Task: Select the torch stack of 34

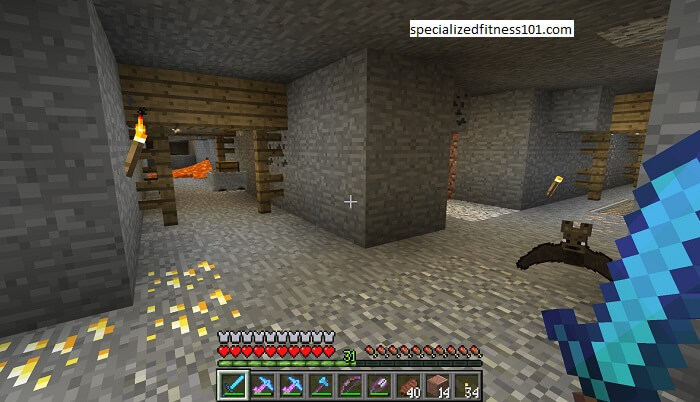Action: point(466,385)
